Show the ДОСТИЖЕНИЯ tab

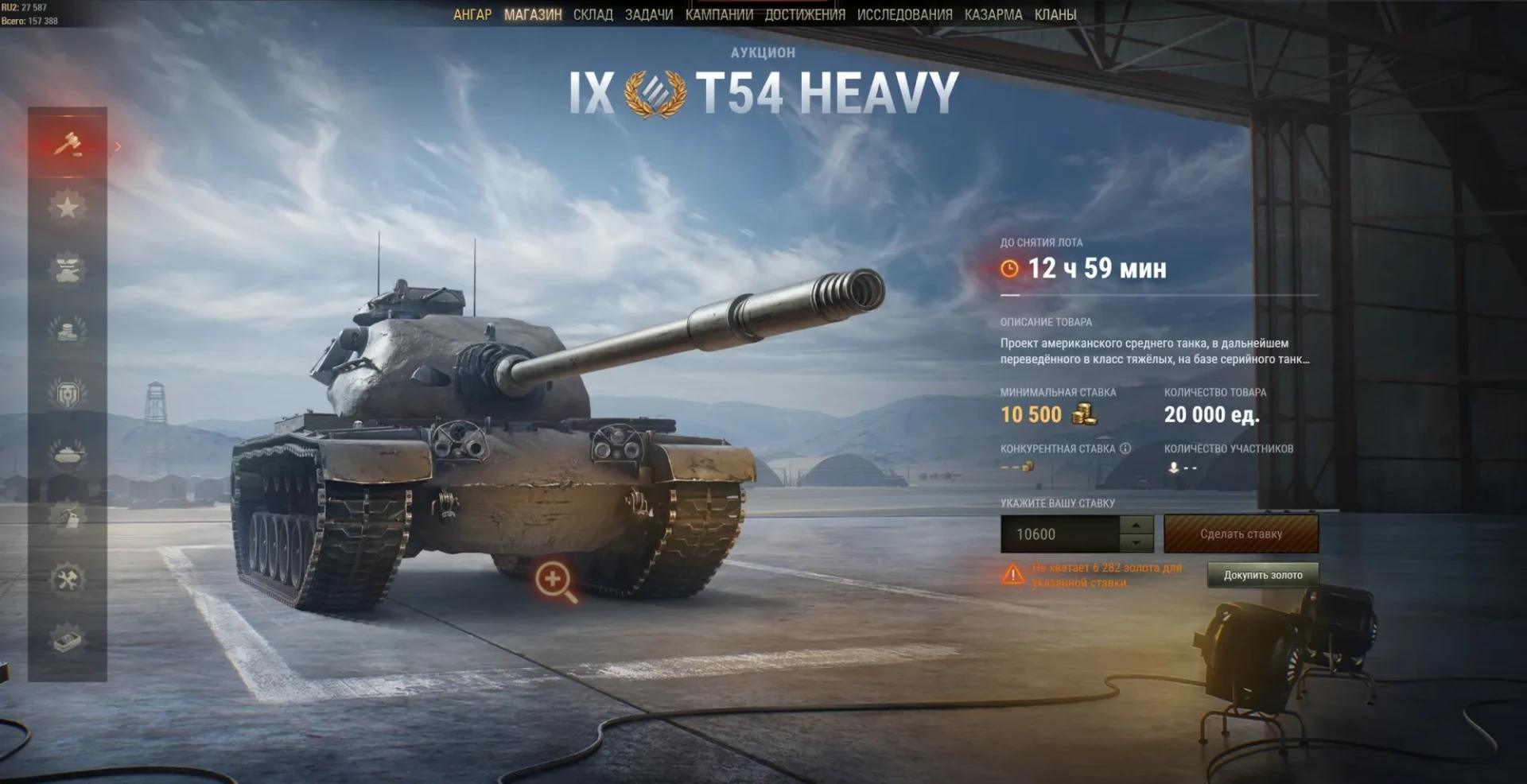tap(805, 14)
